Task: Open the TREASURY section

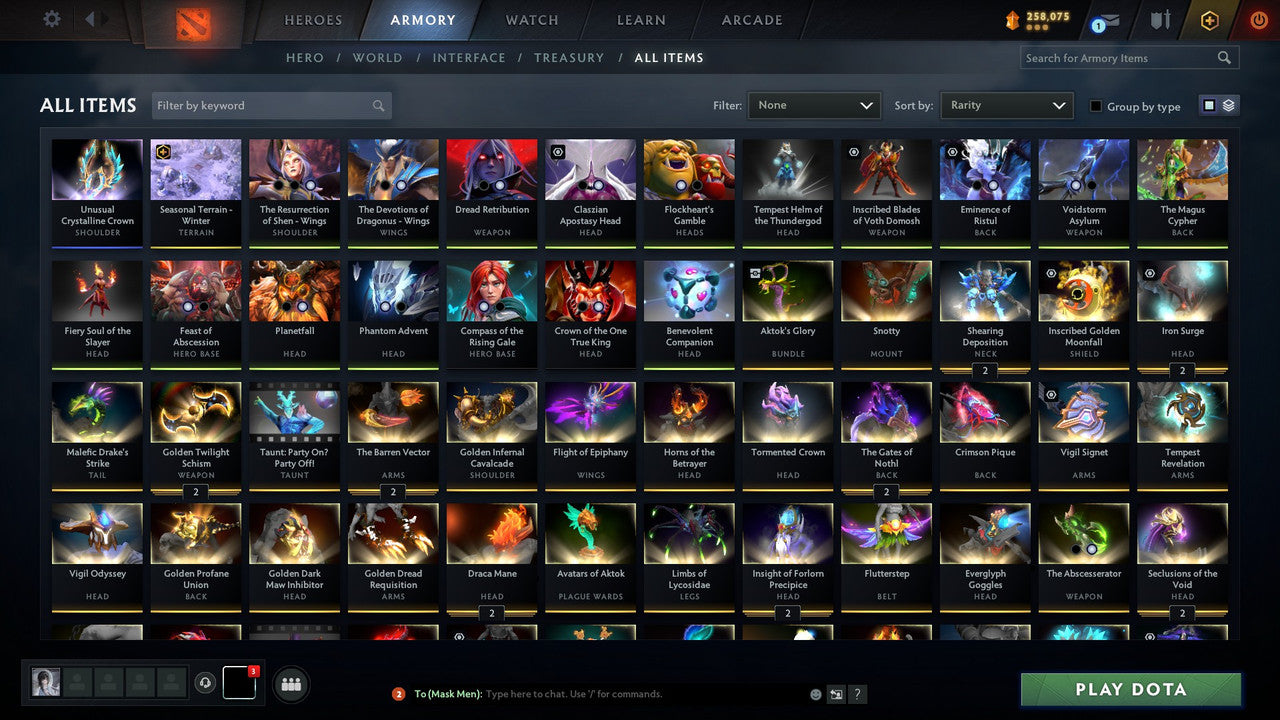Action: (x=568, y=57)
